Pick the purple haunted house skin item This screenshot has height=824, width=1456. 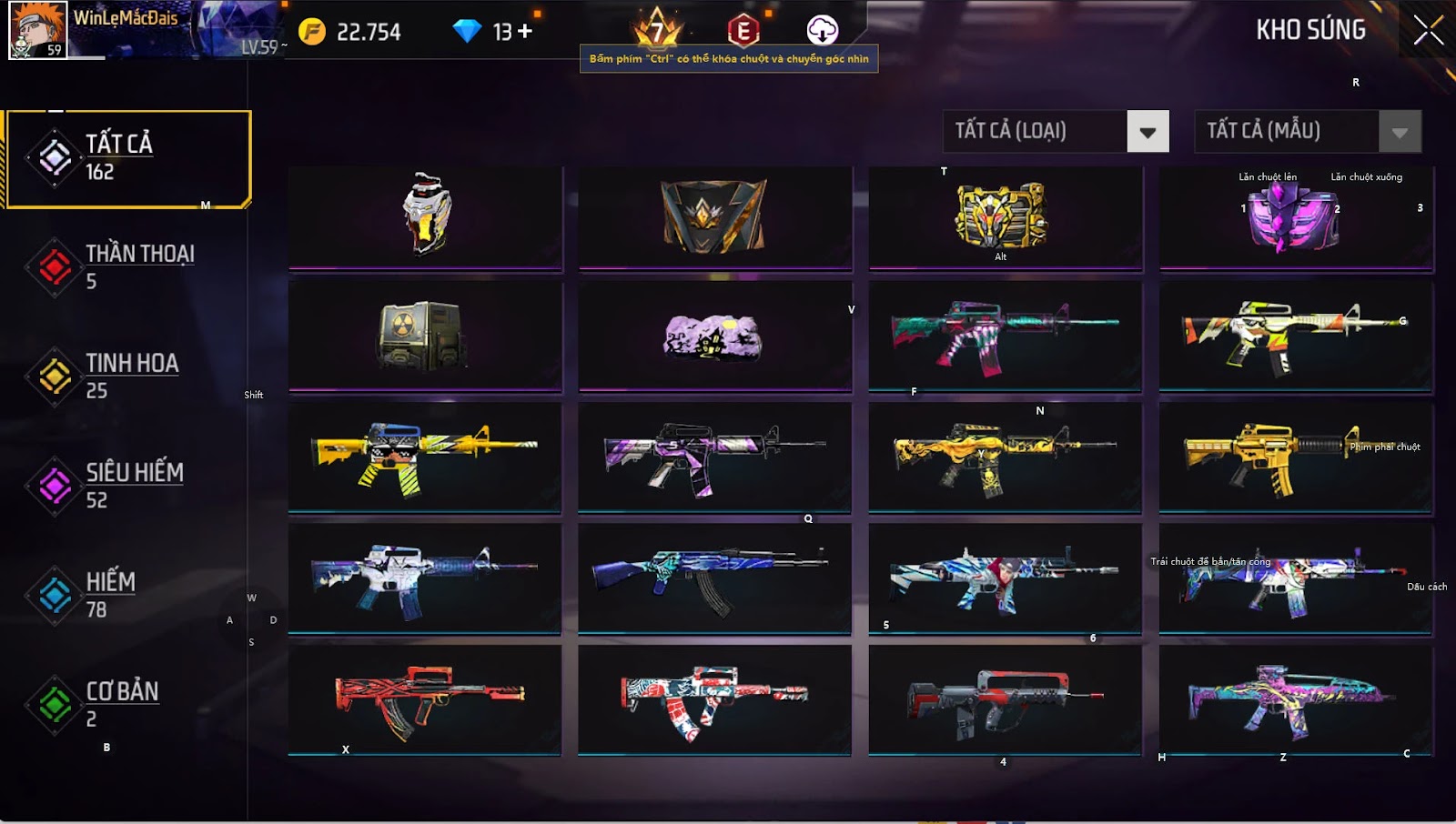click(x=713, y=337)
